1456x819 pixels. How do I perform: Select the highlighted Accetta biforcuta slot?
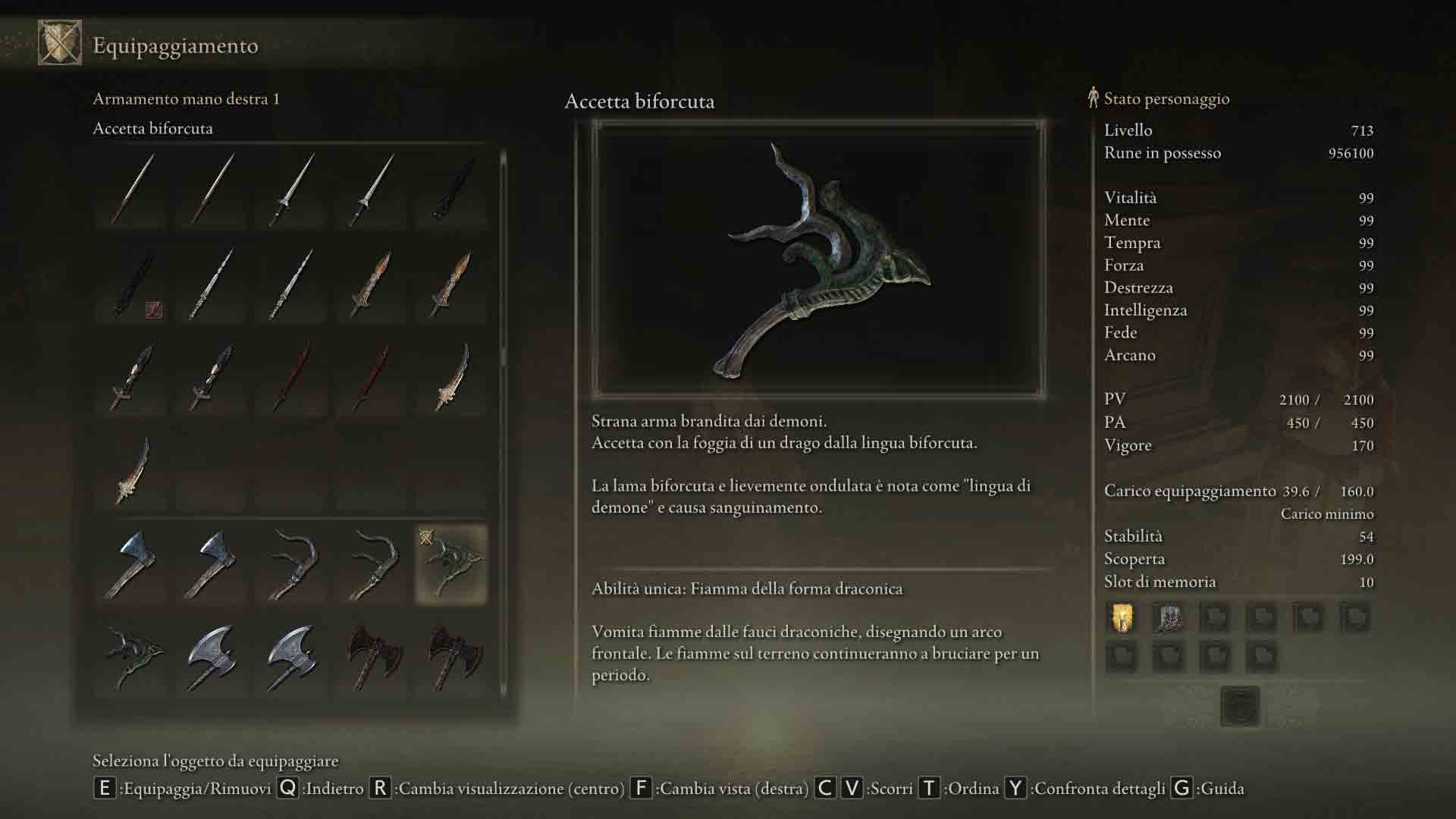click(451, 565)
